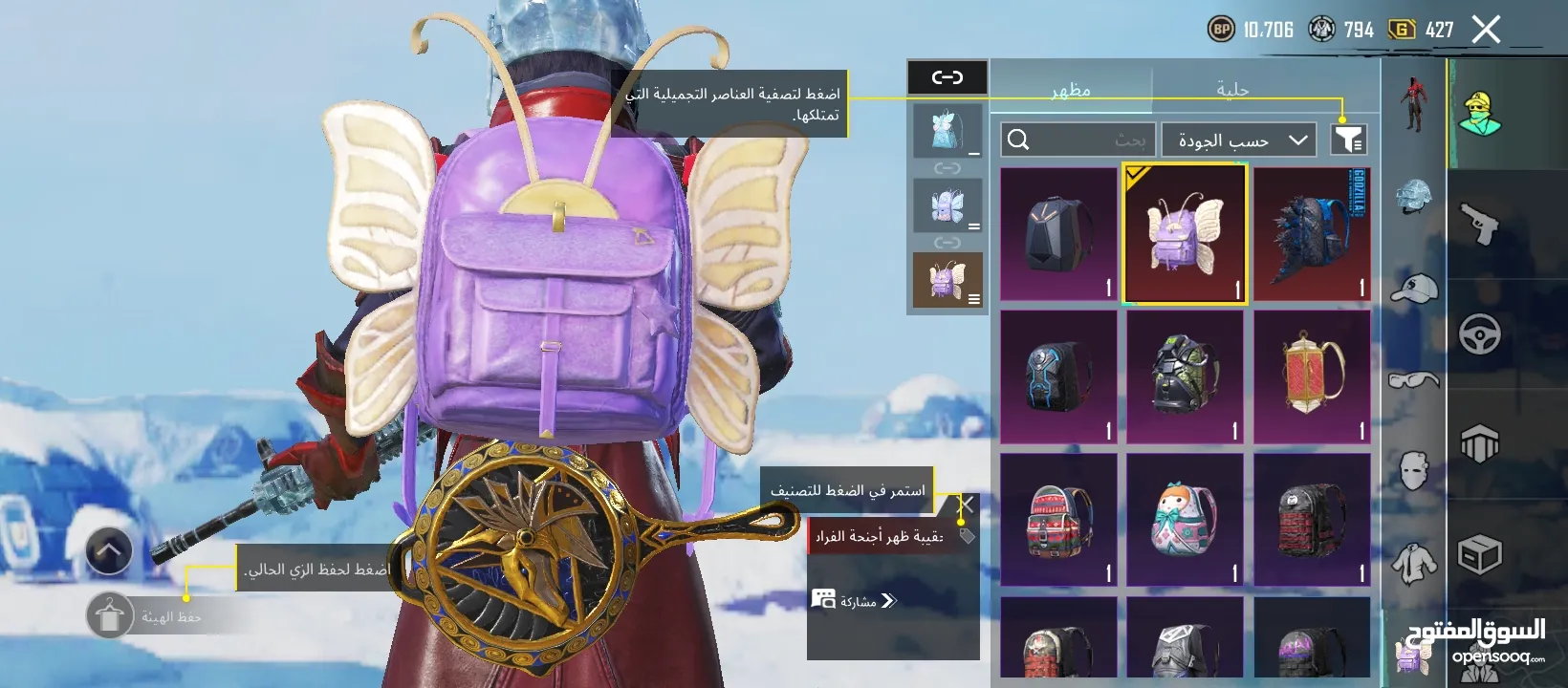
Task: Switch to the مظهر tab
Action: point(1071,89)
